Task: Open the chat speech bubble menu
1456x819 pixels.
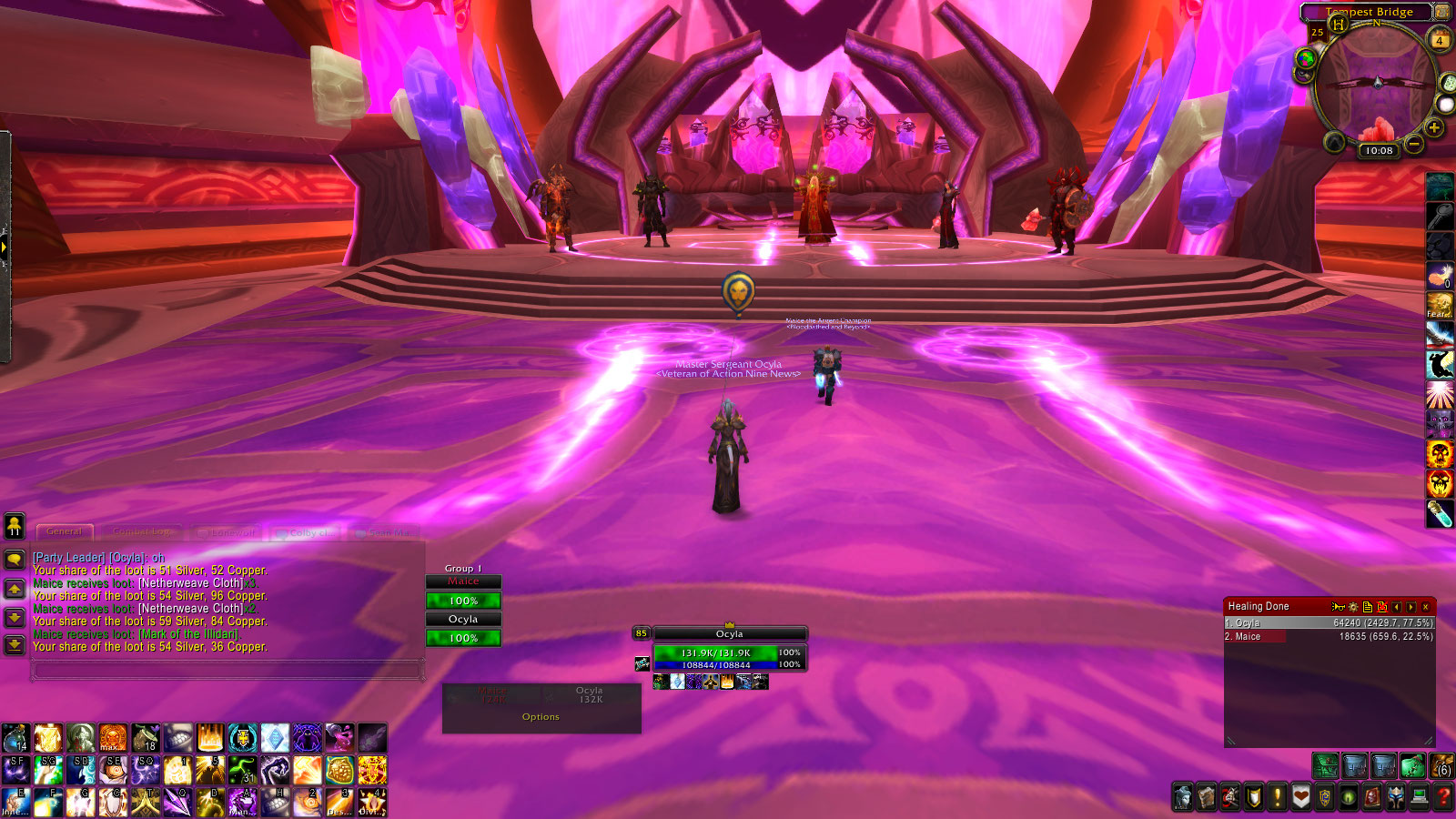Action: 15,559
